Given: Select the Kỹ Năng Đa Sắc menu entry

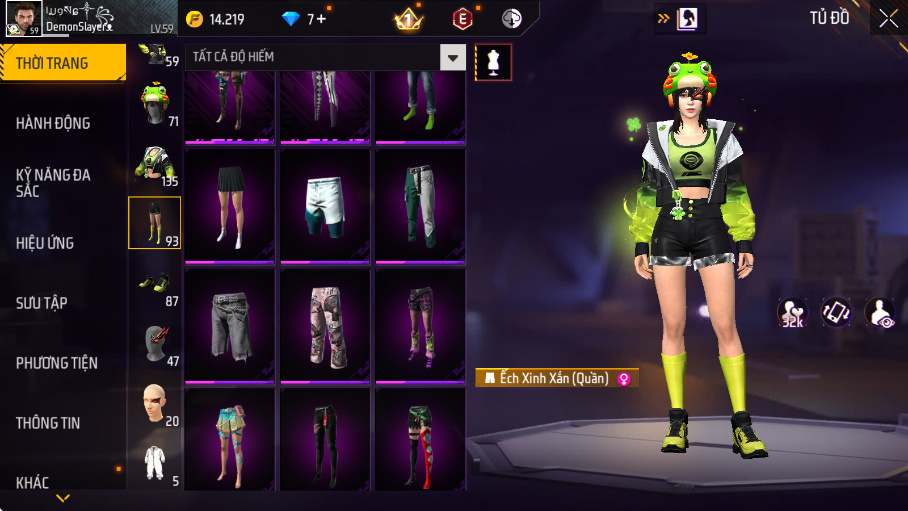Looking at the screenshot, I should (x=54, y=182).
